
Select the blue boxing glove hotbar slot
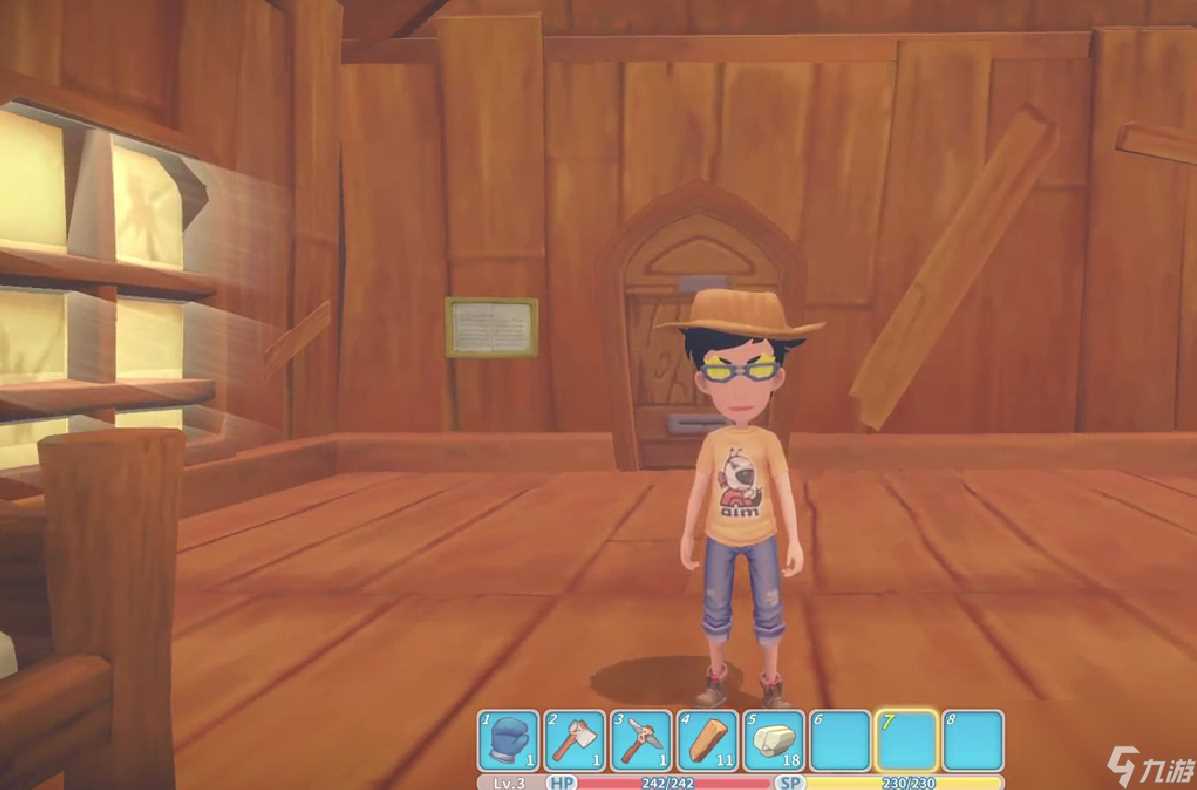(509, 741)
